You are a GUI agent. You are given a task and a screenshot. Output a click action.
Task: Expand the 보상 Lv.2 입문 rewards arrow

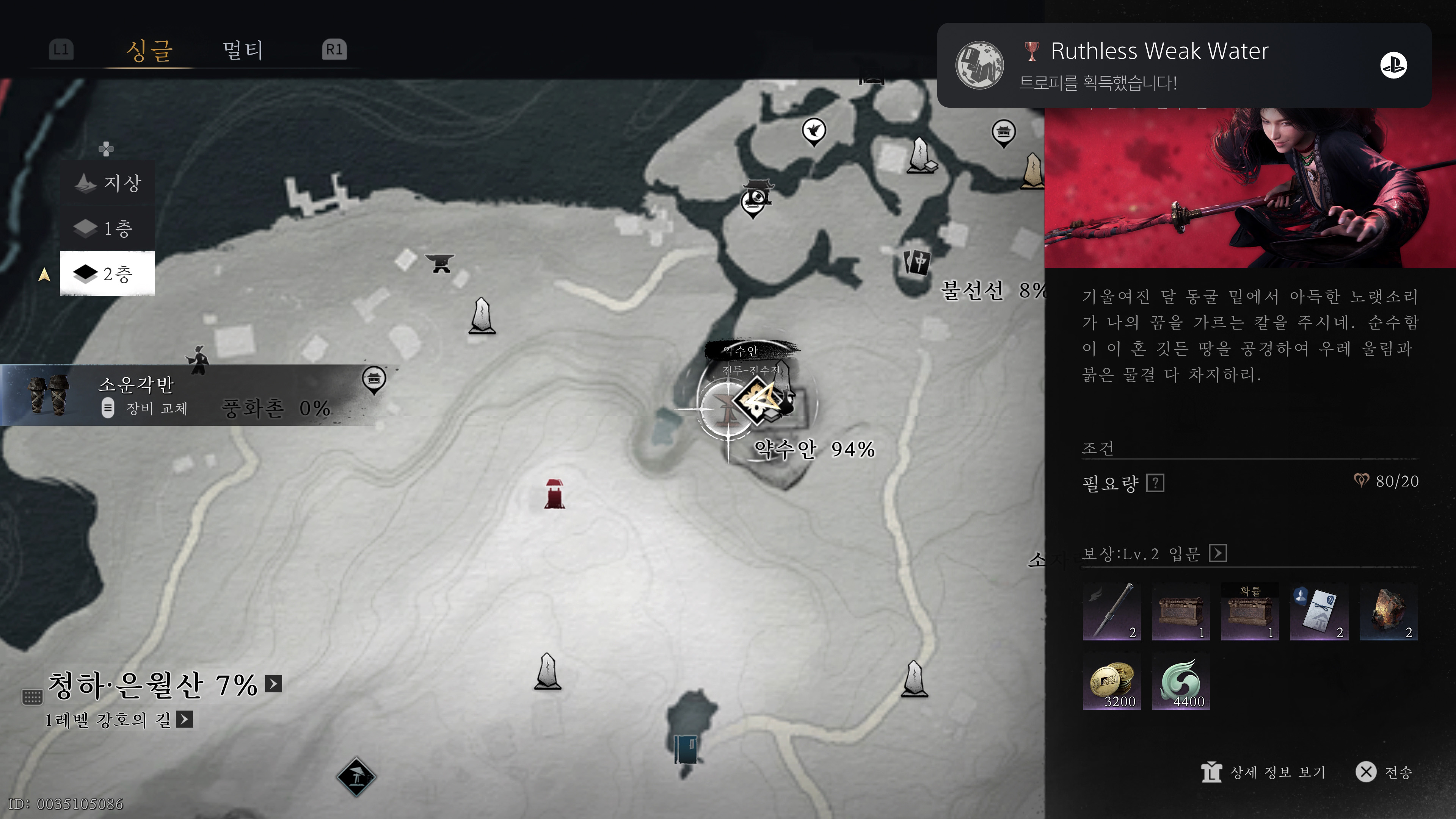coord(1218,553)
